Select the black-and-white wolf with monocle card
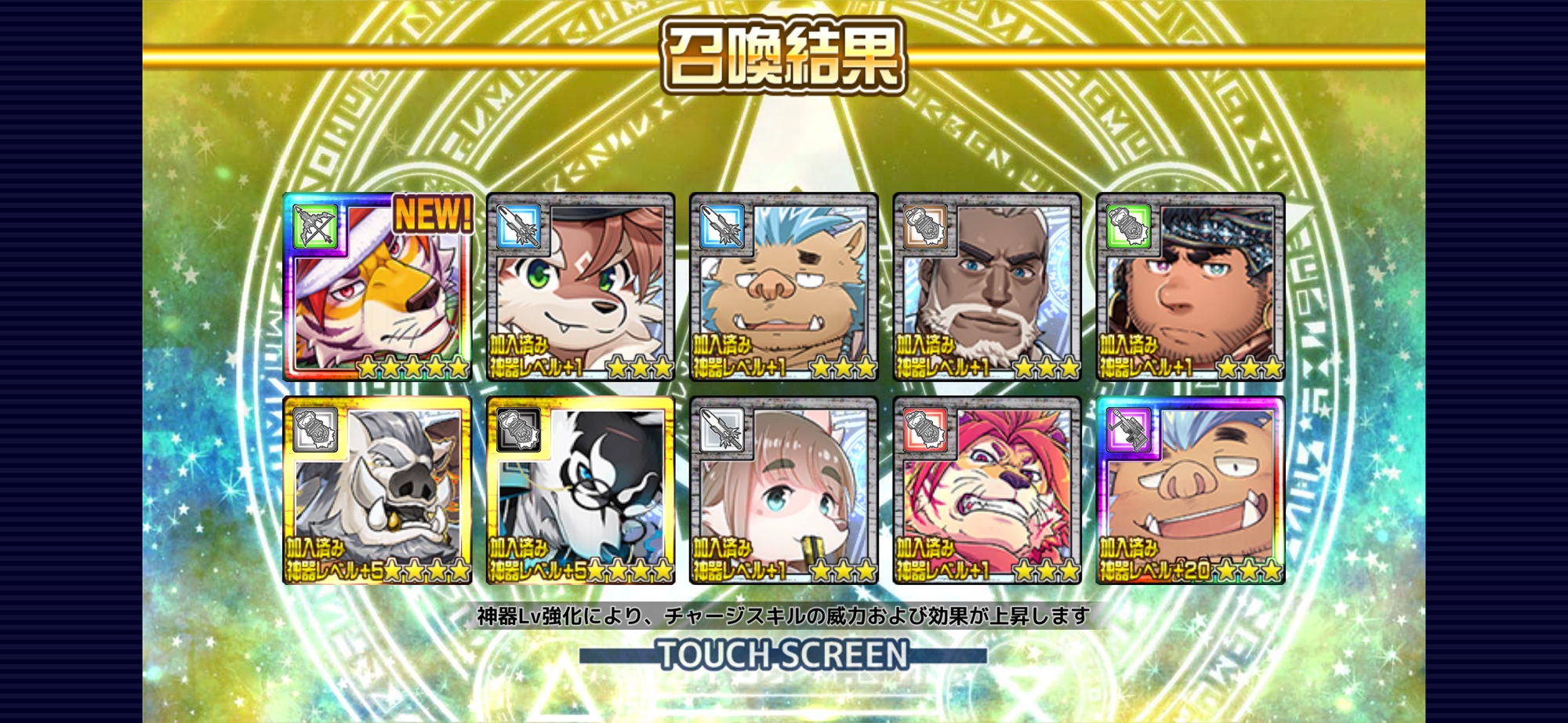This screenshot has height=723, width=1568. 580,490
